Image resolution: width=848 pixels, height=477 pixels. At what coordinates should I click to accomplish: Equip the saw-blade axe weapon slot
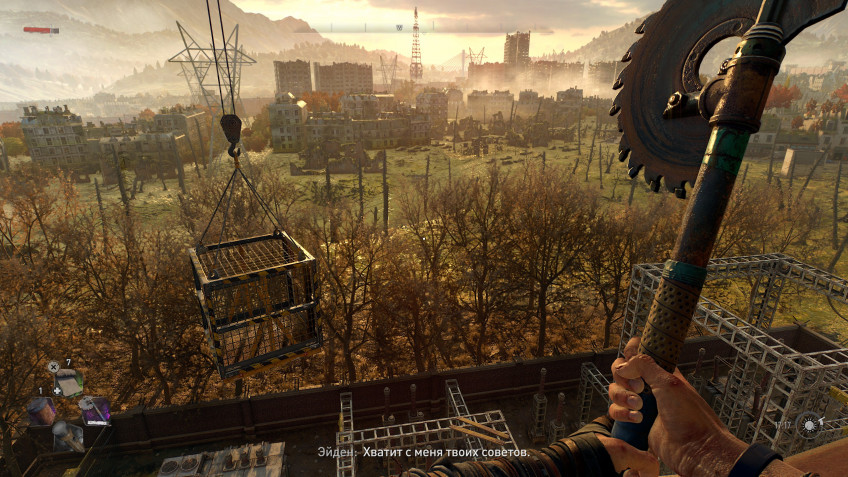(x=96, y=410)
